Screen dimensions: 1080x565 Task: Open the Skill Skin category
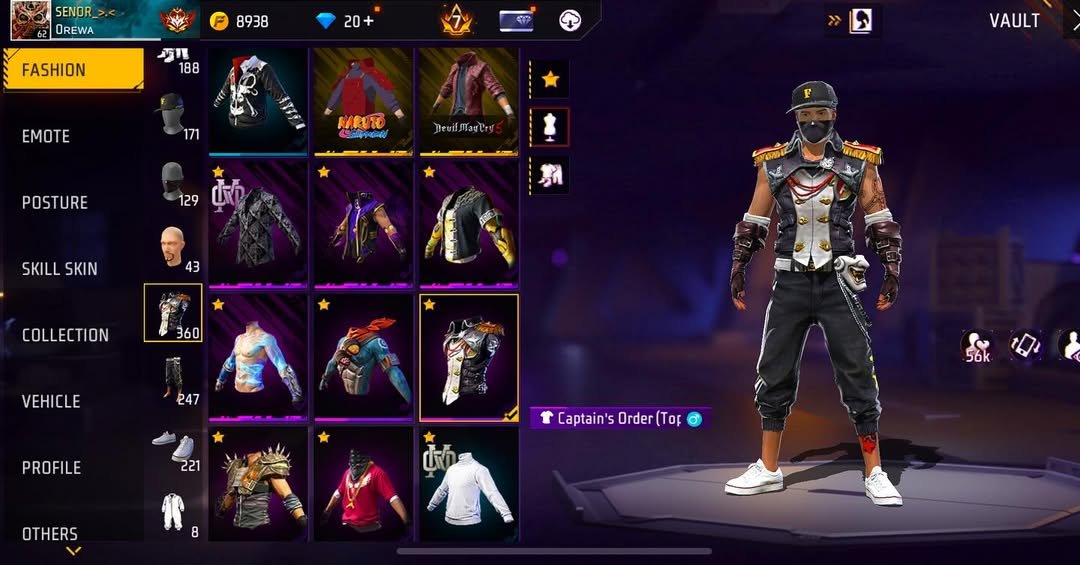(x=60, y=269)
